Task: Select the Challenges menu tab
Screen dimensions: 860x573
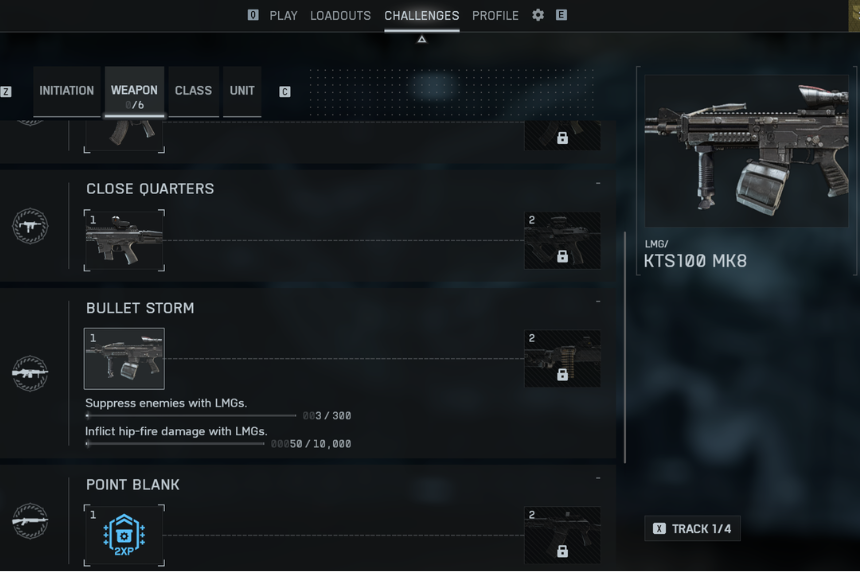Action: (421, 16)
